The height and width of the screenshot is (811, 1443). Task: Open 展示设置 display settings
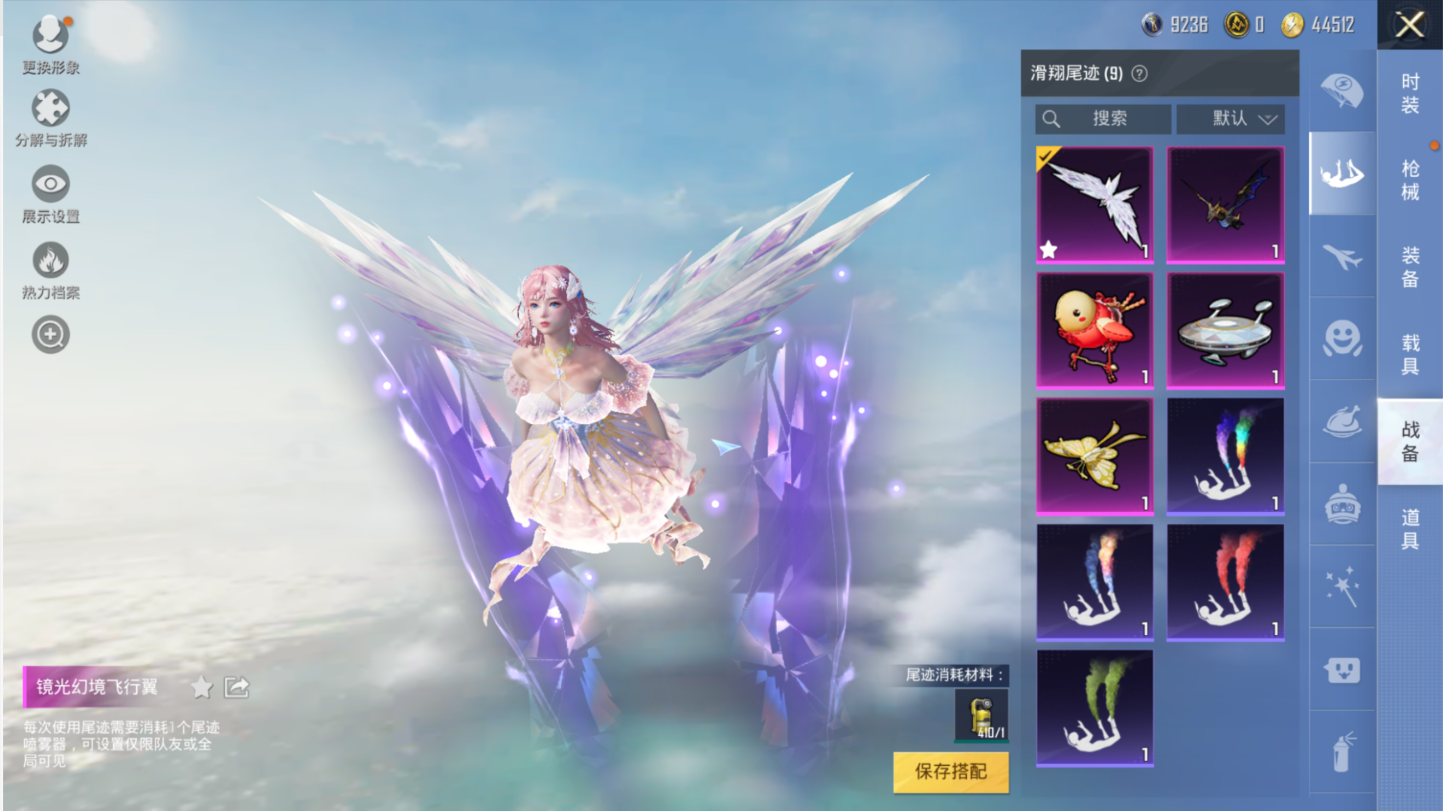(x=50, y=193)
